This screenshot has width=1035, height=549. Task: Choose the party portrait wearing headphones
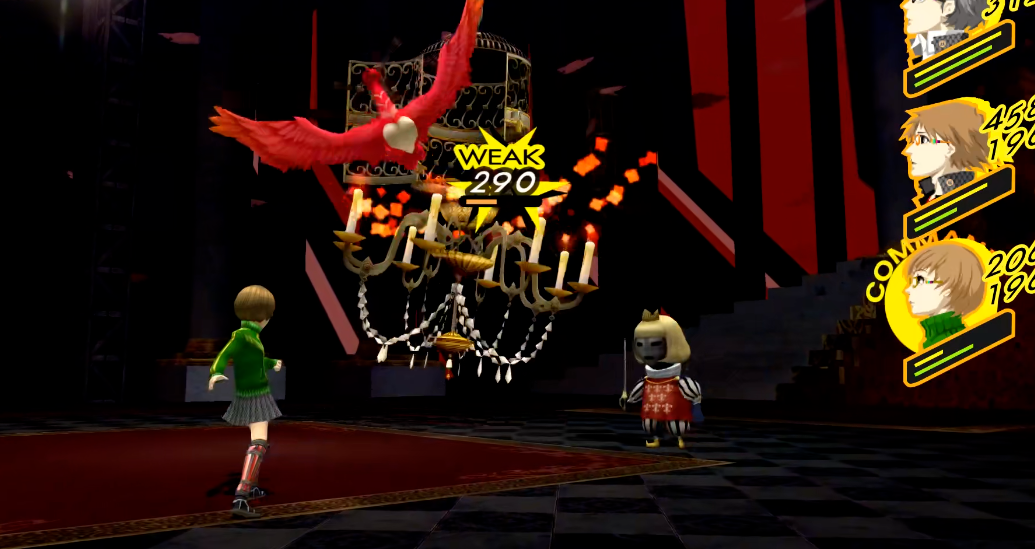(943, 150)
